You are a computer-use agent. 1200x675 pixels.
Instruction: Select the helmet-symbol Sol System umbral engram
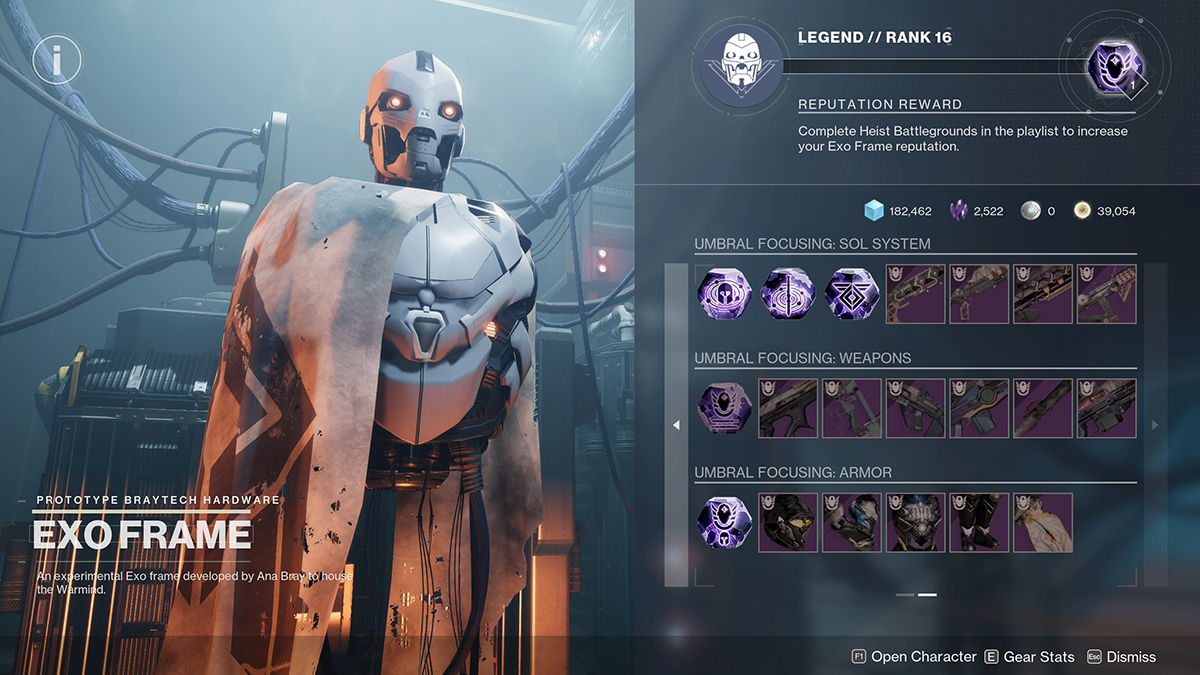tap(725, 294)
